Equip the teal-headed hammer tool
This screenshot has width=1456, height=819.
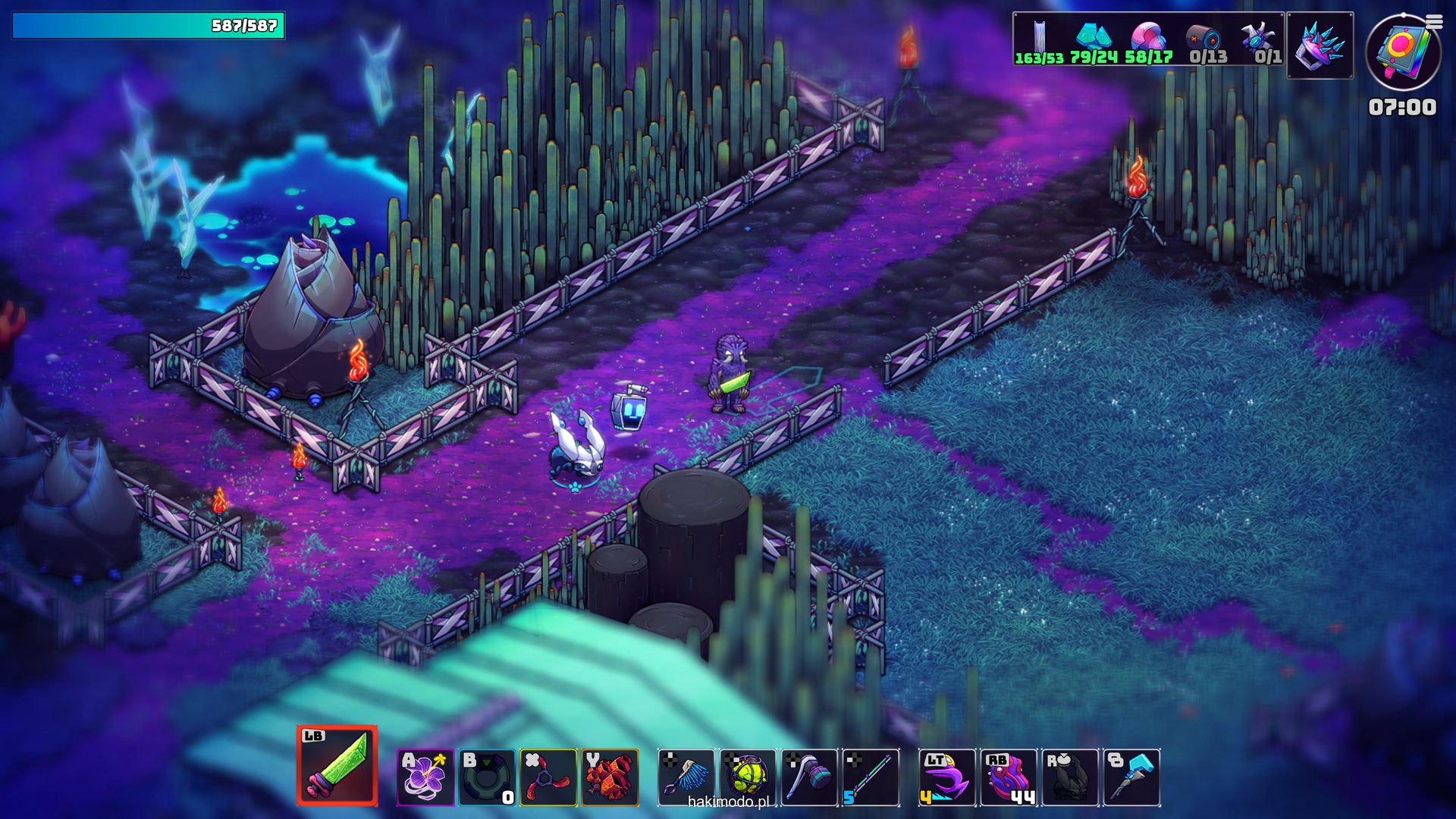[809, 777]
